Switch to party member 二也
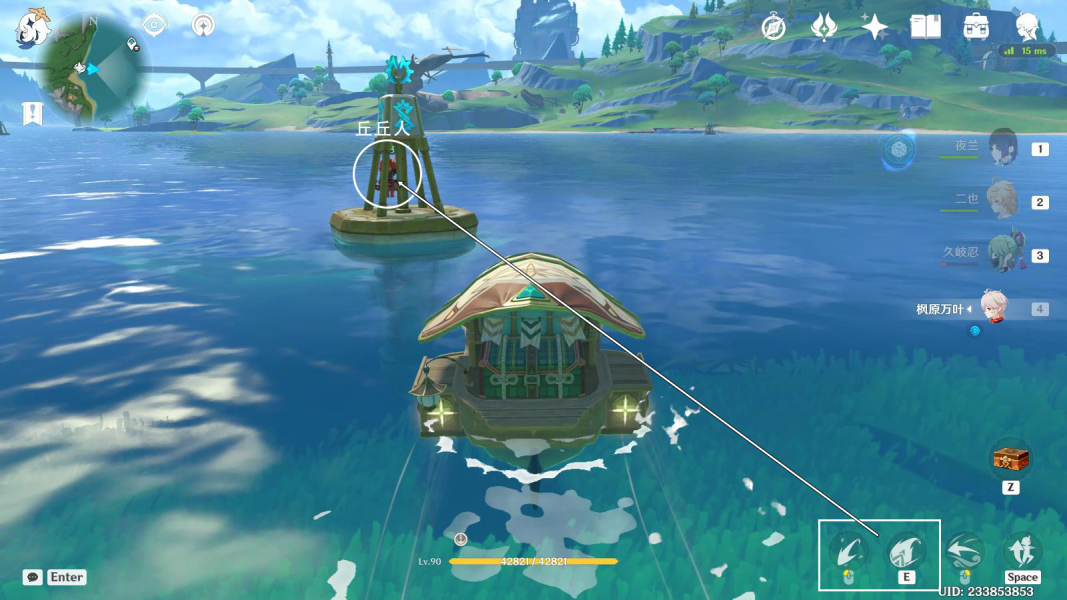The image size is (1067, 600). tap(1002, 201)
